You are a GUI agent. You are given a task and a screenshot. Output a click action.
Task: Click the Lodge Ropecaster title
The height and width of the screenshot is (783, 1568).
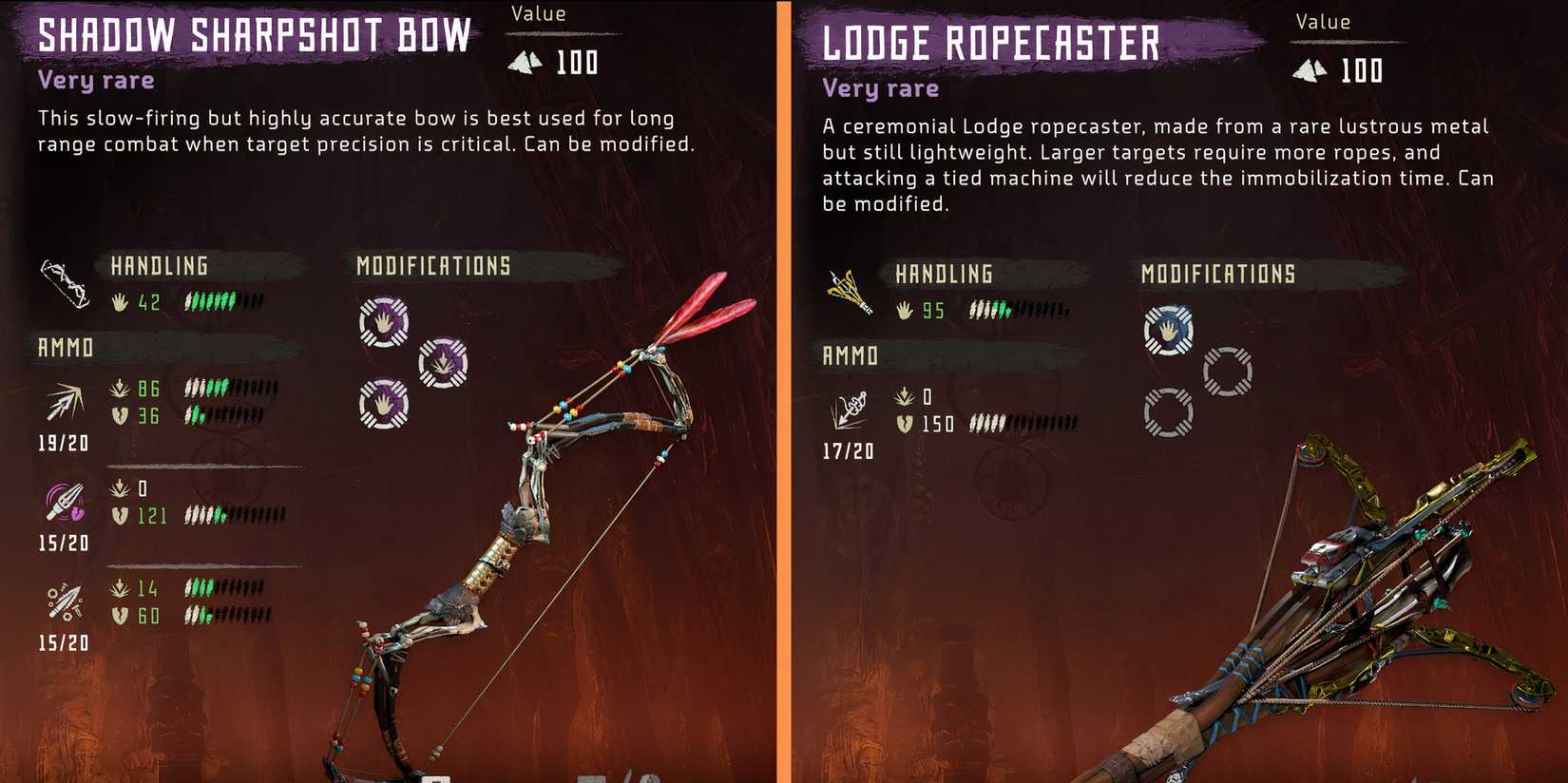(989, 44)
